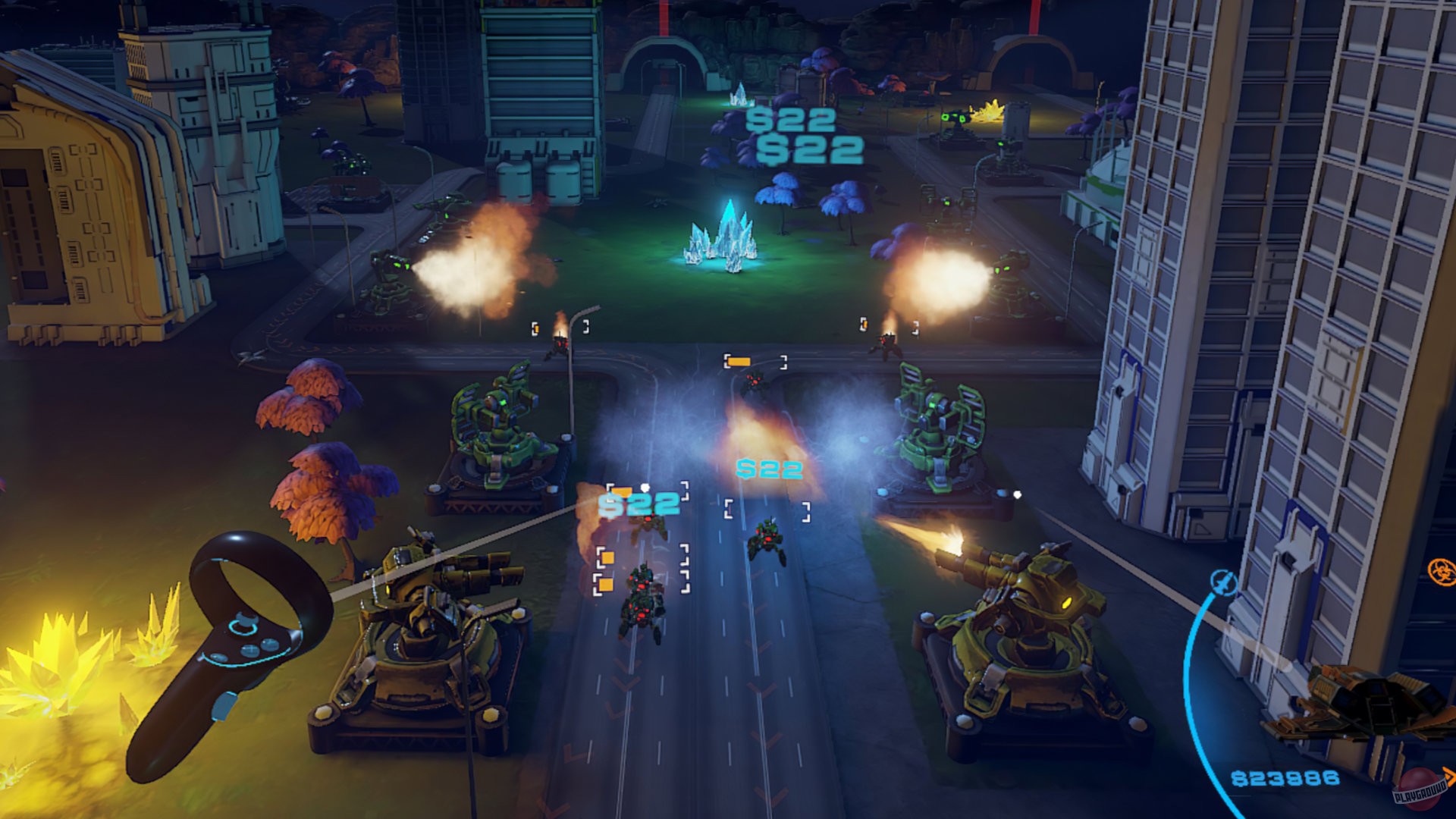Screen dimensions: 1456x819
Task: Click the lower $22 bounty text on the highway
Action: [770, 469]
